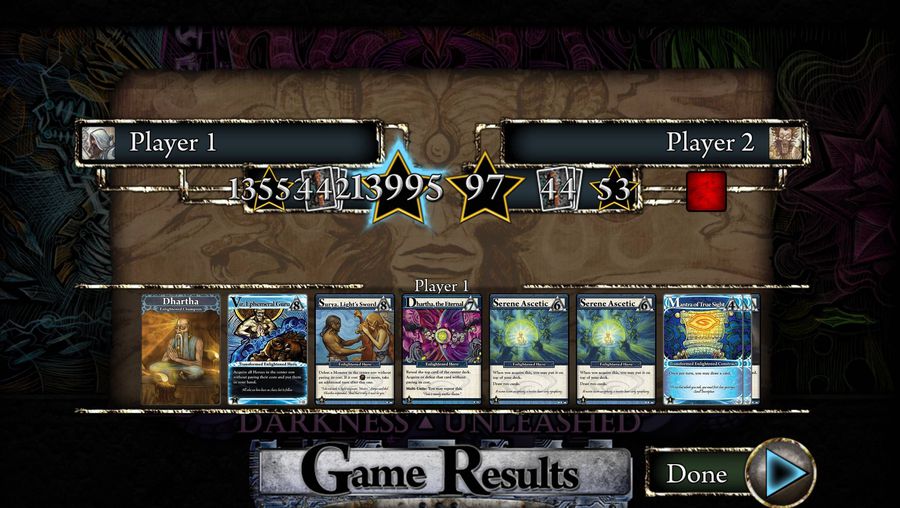
Task: Click Player 2's red gem icon
Action: pyautogui.click(x=706, y=190)
